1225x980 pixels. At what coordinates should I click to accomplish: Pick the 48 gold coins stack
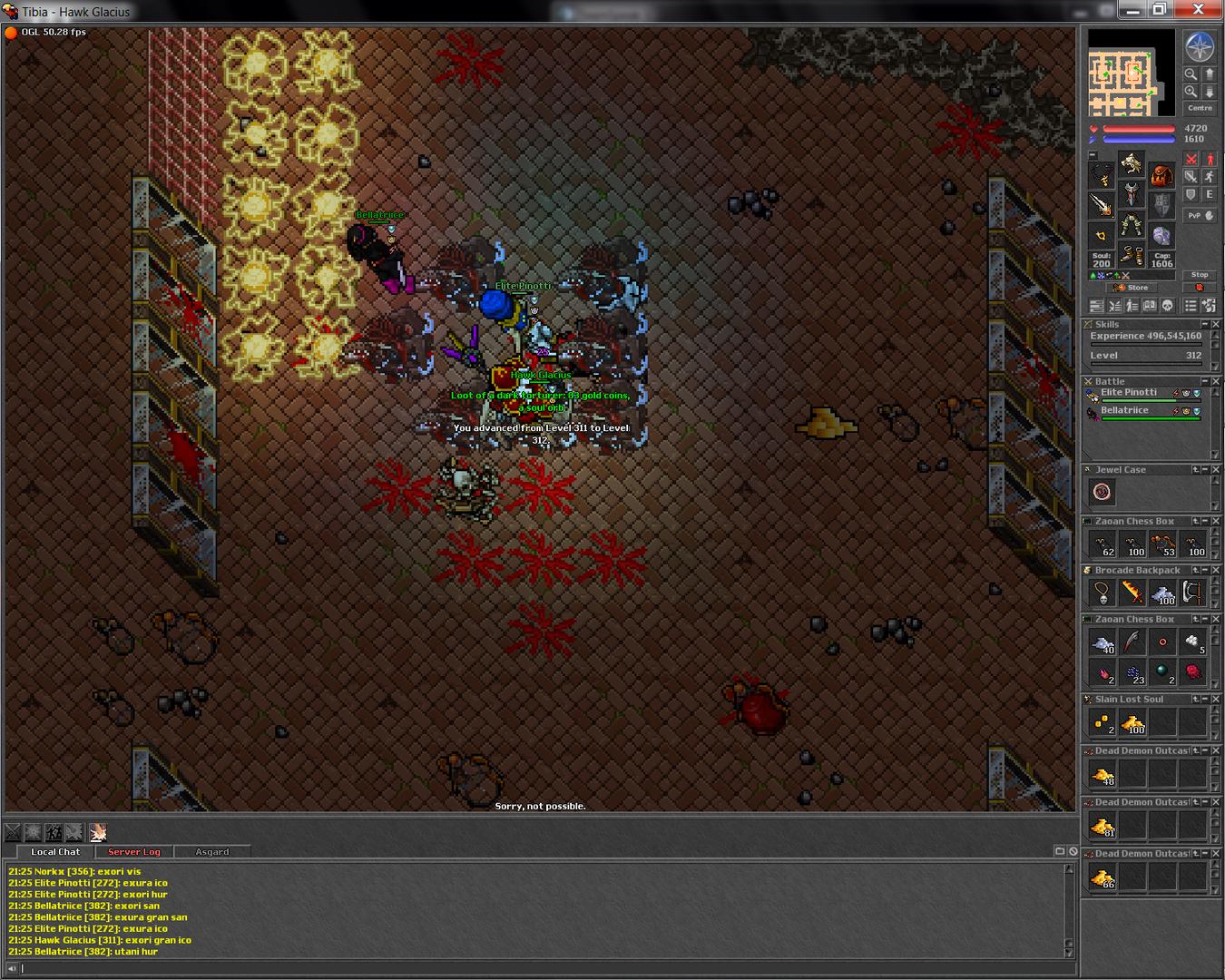(1102, 775)
